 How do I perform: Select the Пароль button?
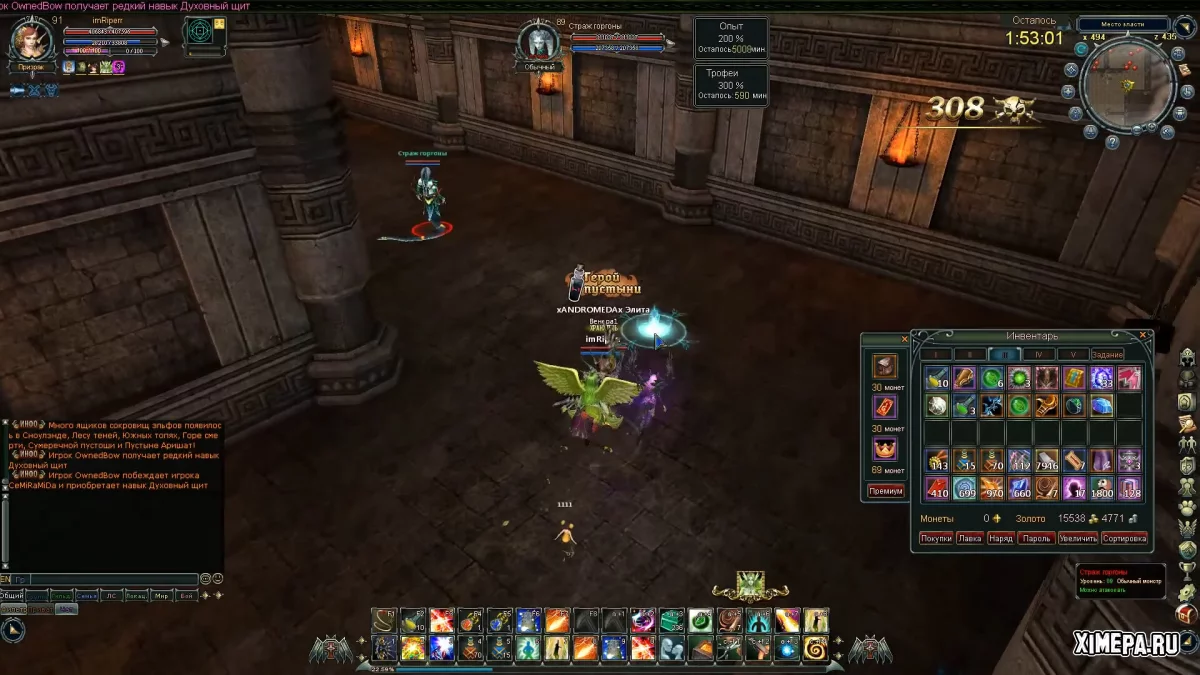click(x=1036, y=538)
